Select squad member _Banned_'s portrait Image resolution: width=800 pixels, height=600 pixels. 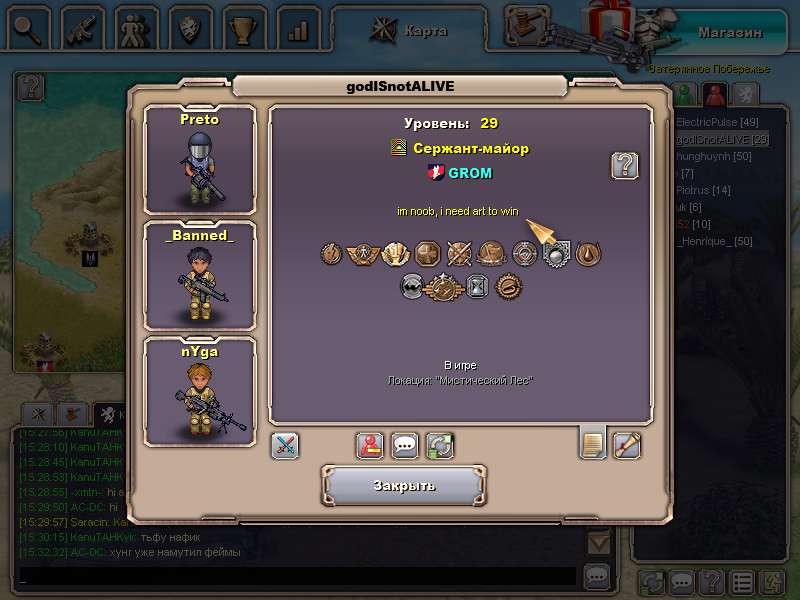click(199, 275)
